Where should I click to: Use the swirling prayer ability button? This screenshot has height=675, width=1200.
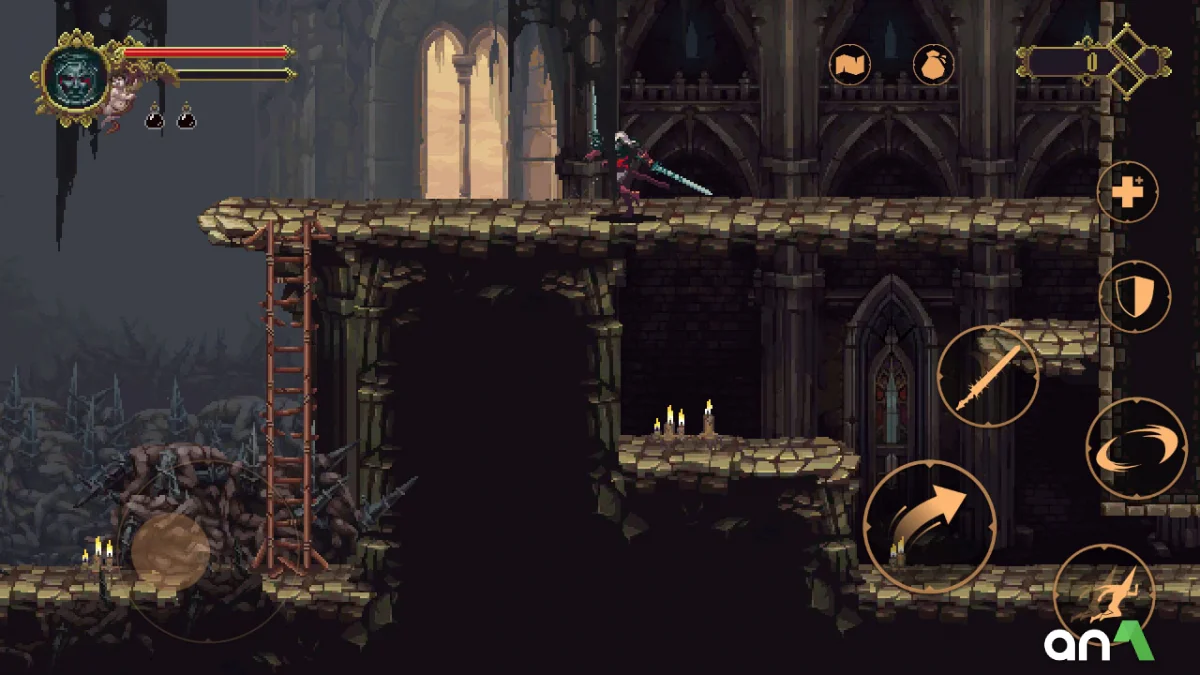pyautogui.click(x=1136, y=448)
